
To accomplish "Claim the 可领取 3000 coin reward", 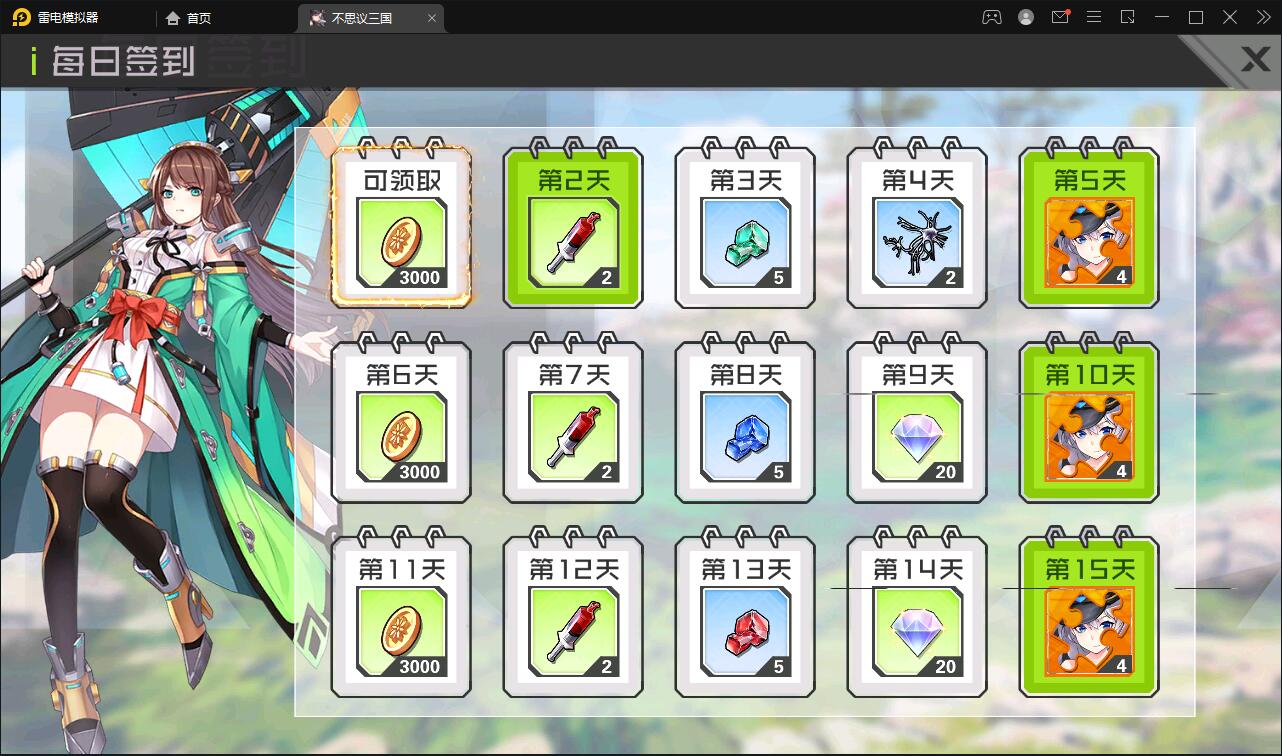I will click(x=401, y=225).
